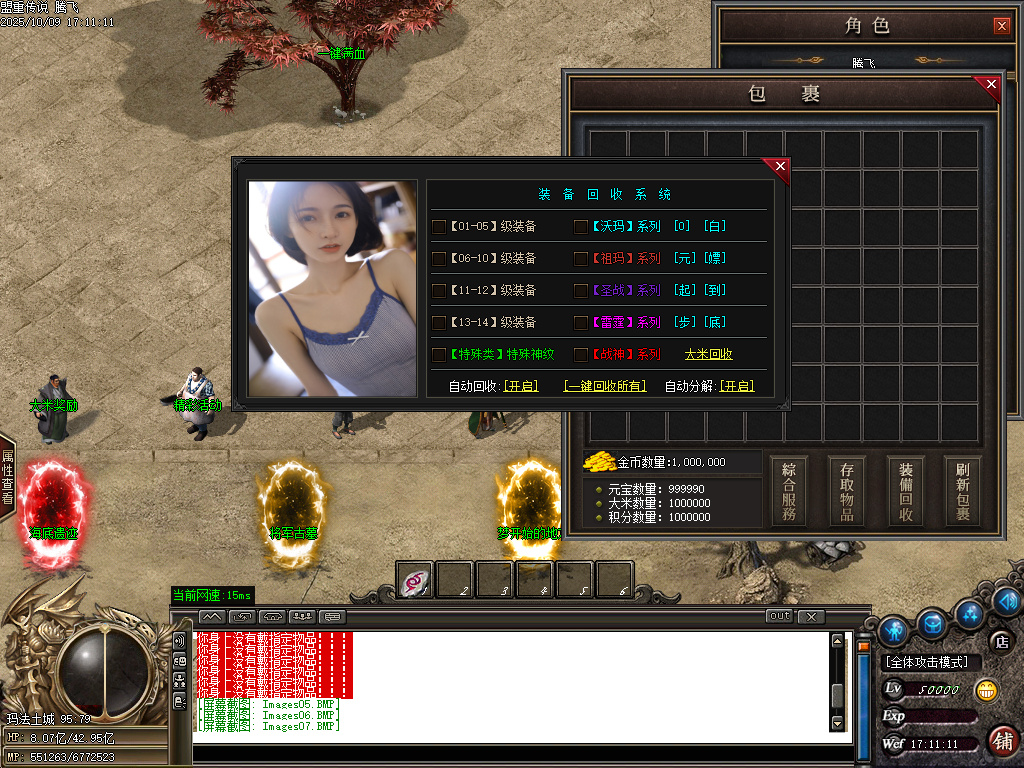The image size is (1024, 768).
Task: Check the 【13-14】级装备 recycle option
Action: pos(439,323)
